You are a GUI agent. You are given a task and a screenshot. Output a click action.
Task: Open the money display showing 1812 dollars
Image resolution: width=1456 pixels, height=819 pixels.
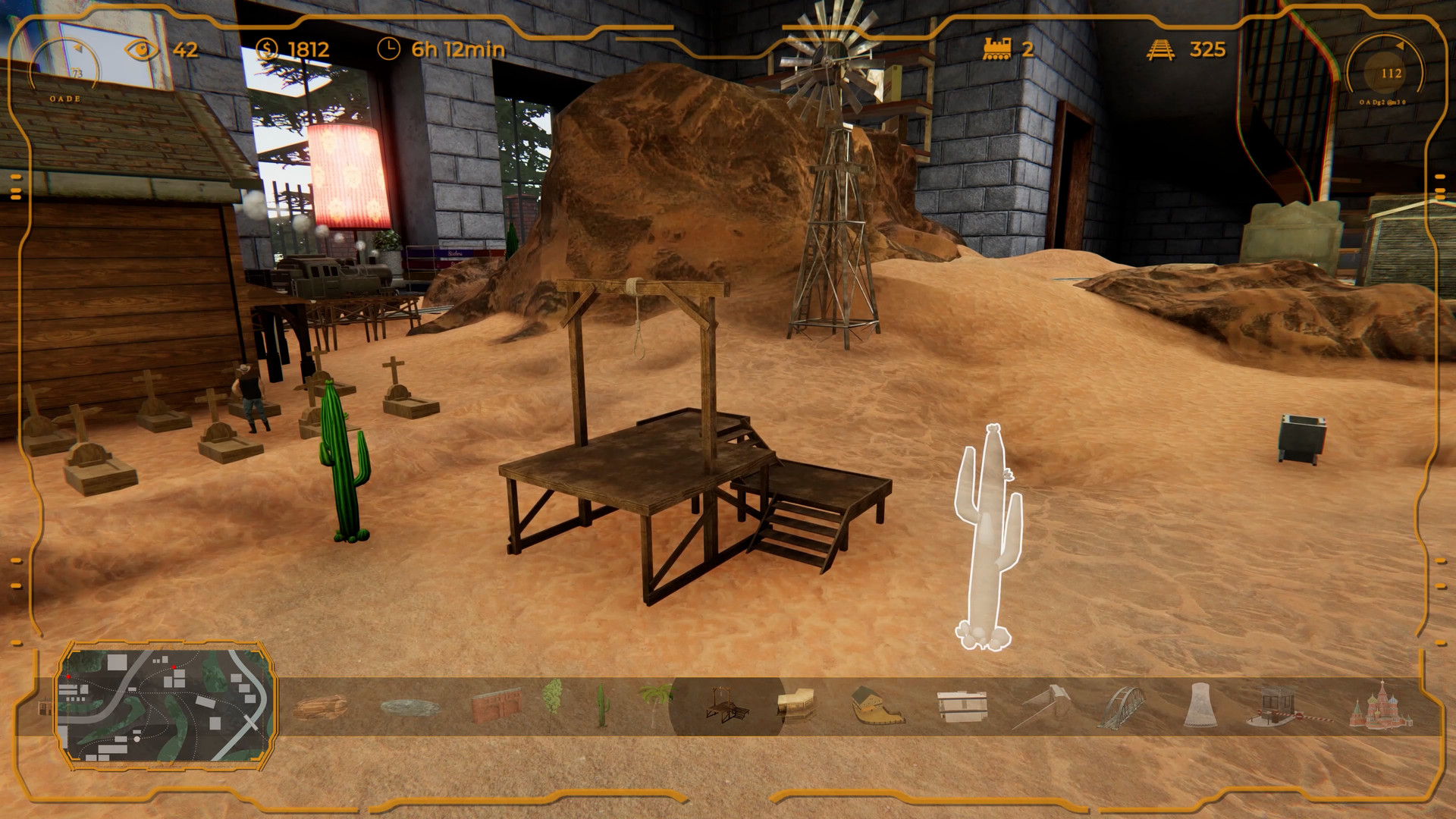296,52
